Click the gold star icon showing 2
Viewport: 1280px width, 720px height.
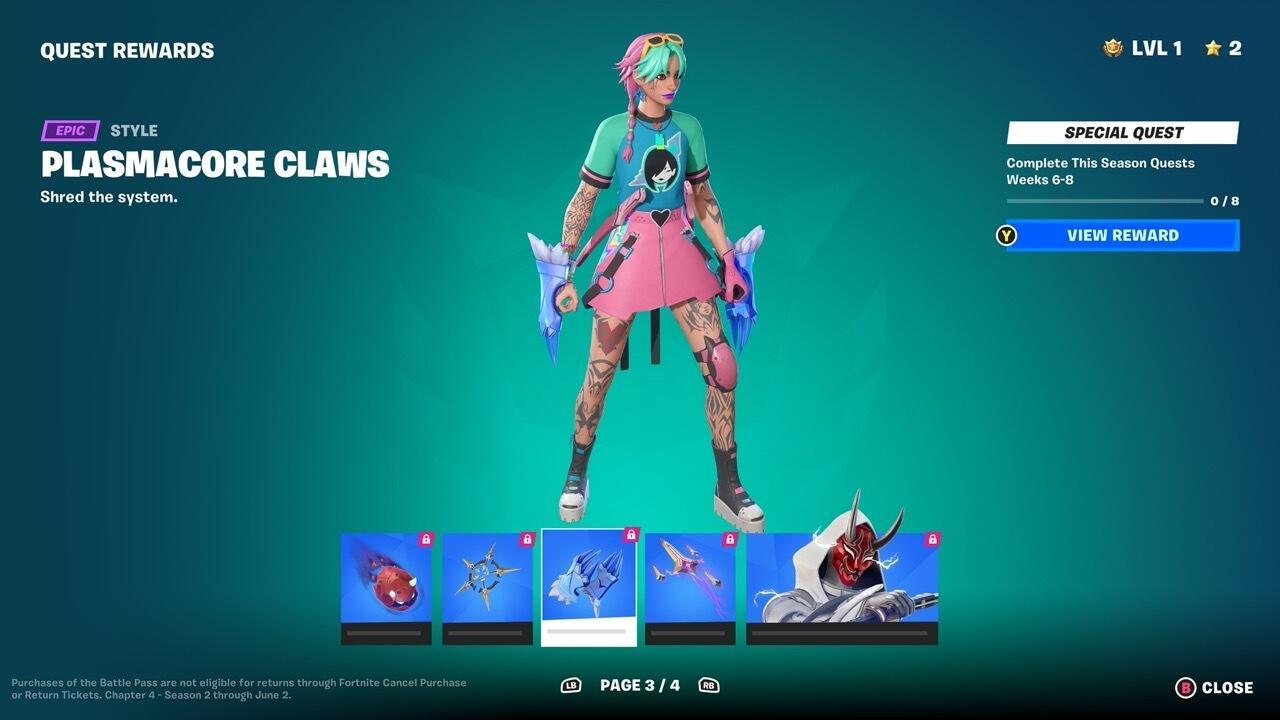(1214, 47)
